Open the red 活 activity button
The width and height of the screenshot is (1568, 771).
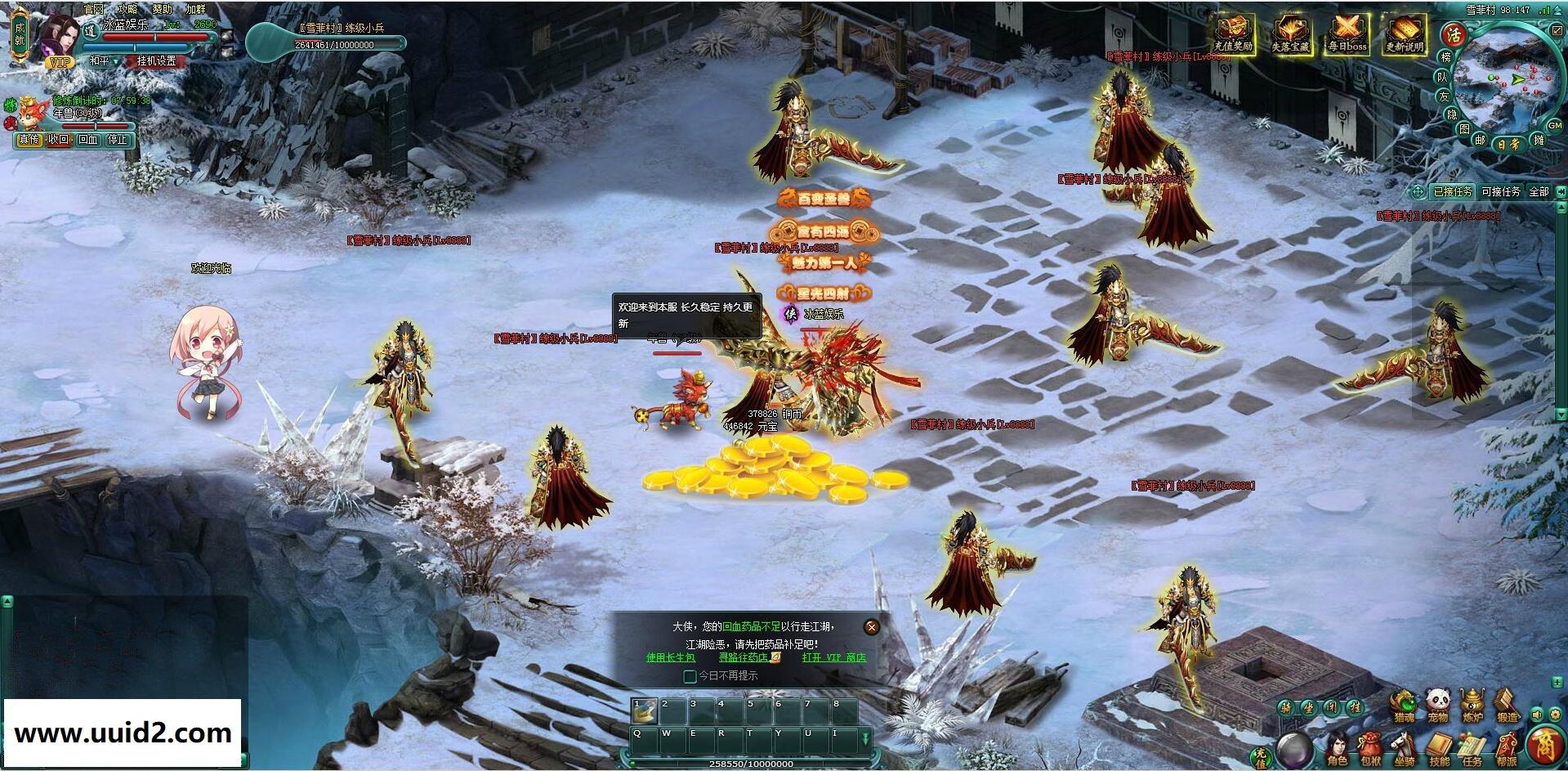click(1454, 34)
